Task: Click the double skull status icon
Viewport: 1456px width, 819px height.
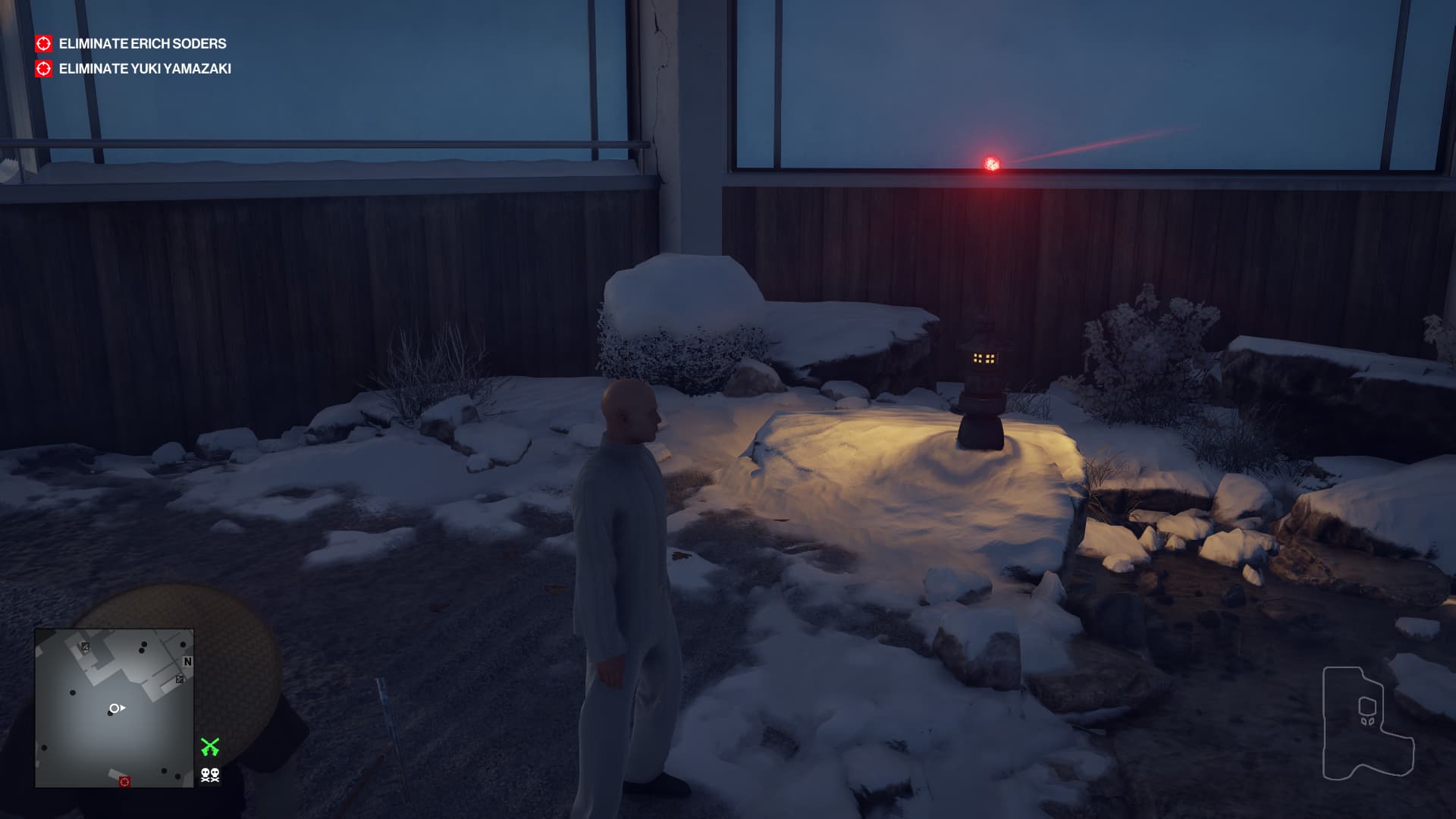Action: click(210, 775)
